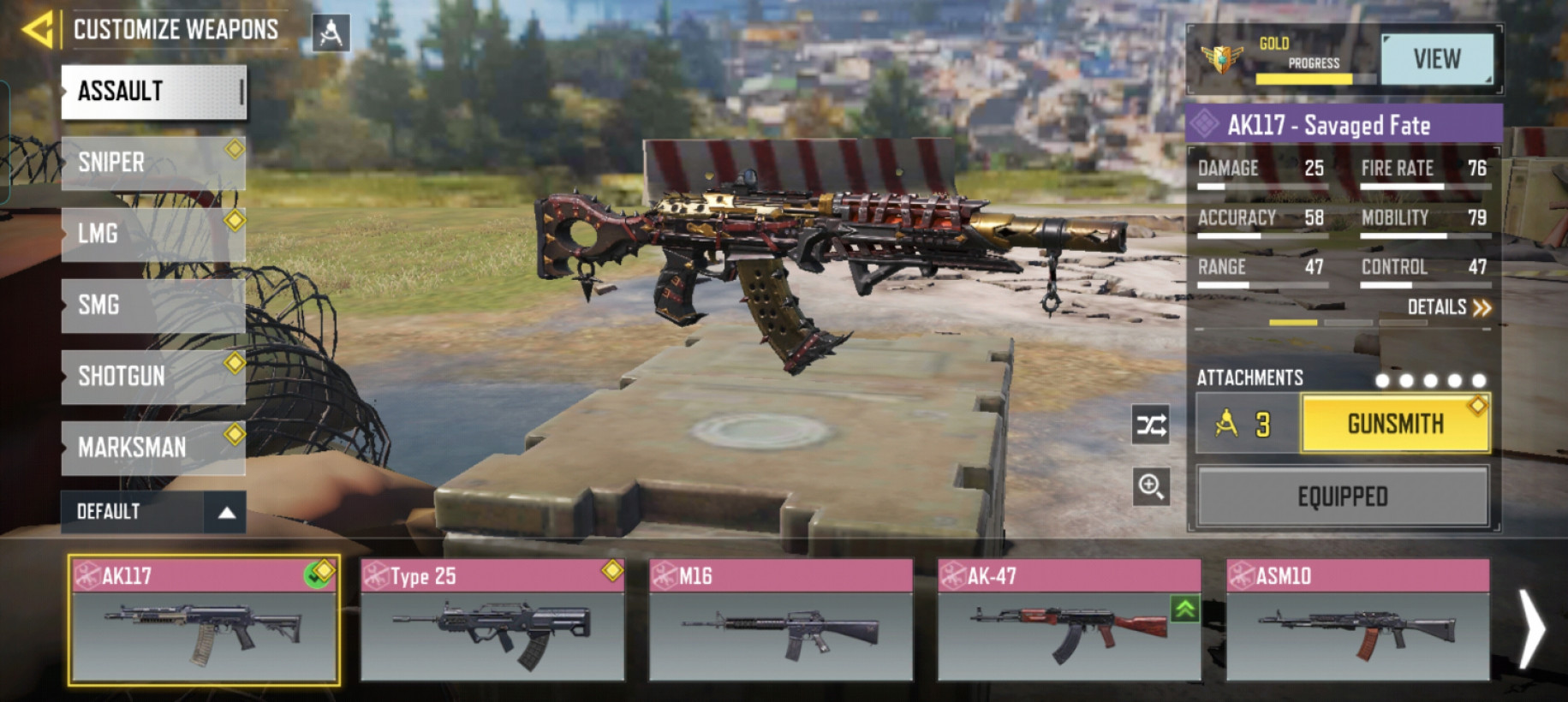Show more weapons with right arrow
This screenshot has width=1568, height=702.
pos(1531,628)
